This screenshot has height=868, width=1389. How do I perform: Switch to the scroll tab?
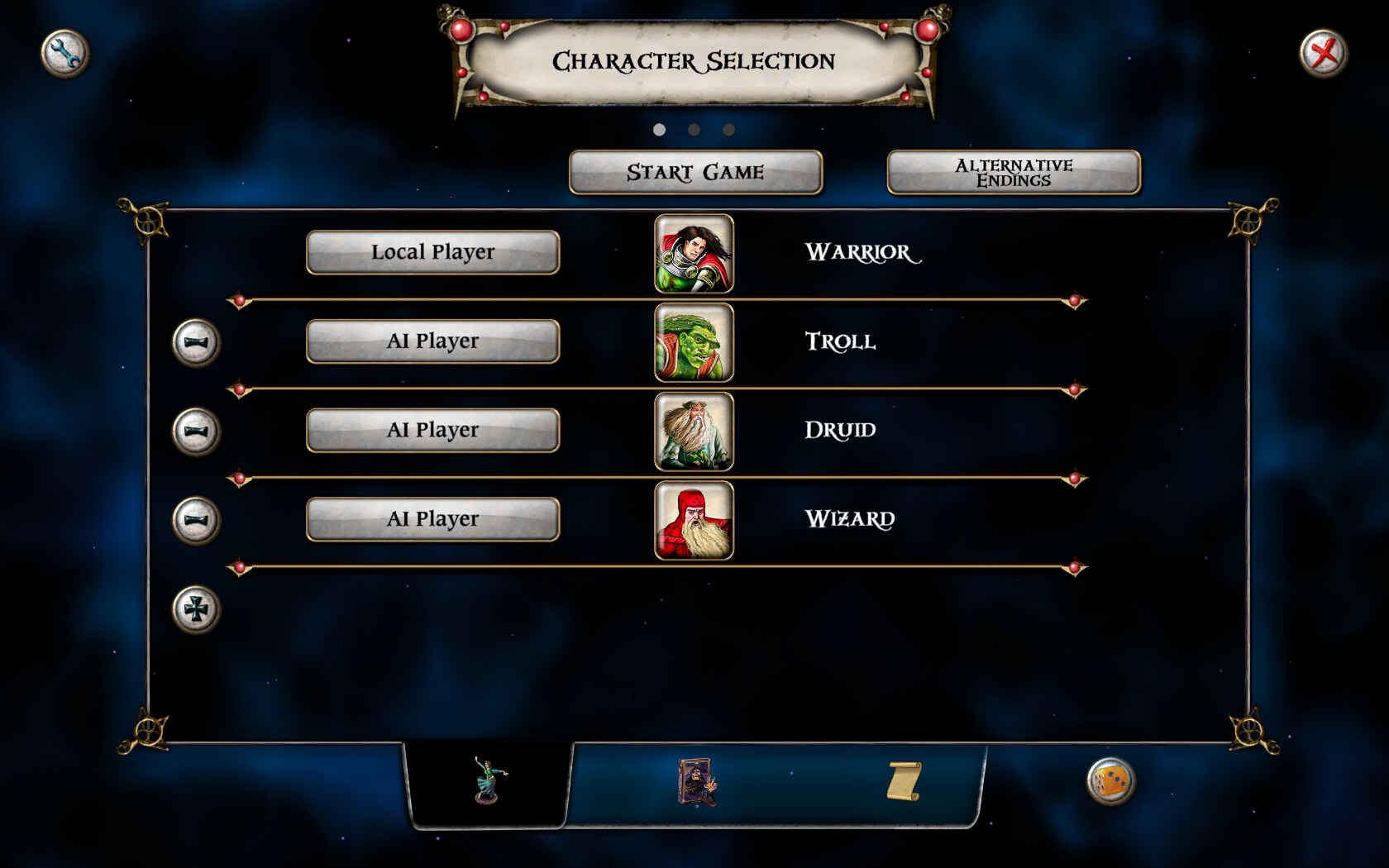click(904, 781)
